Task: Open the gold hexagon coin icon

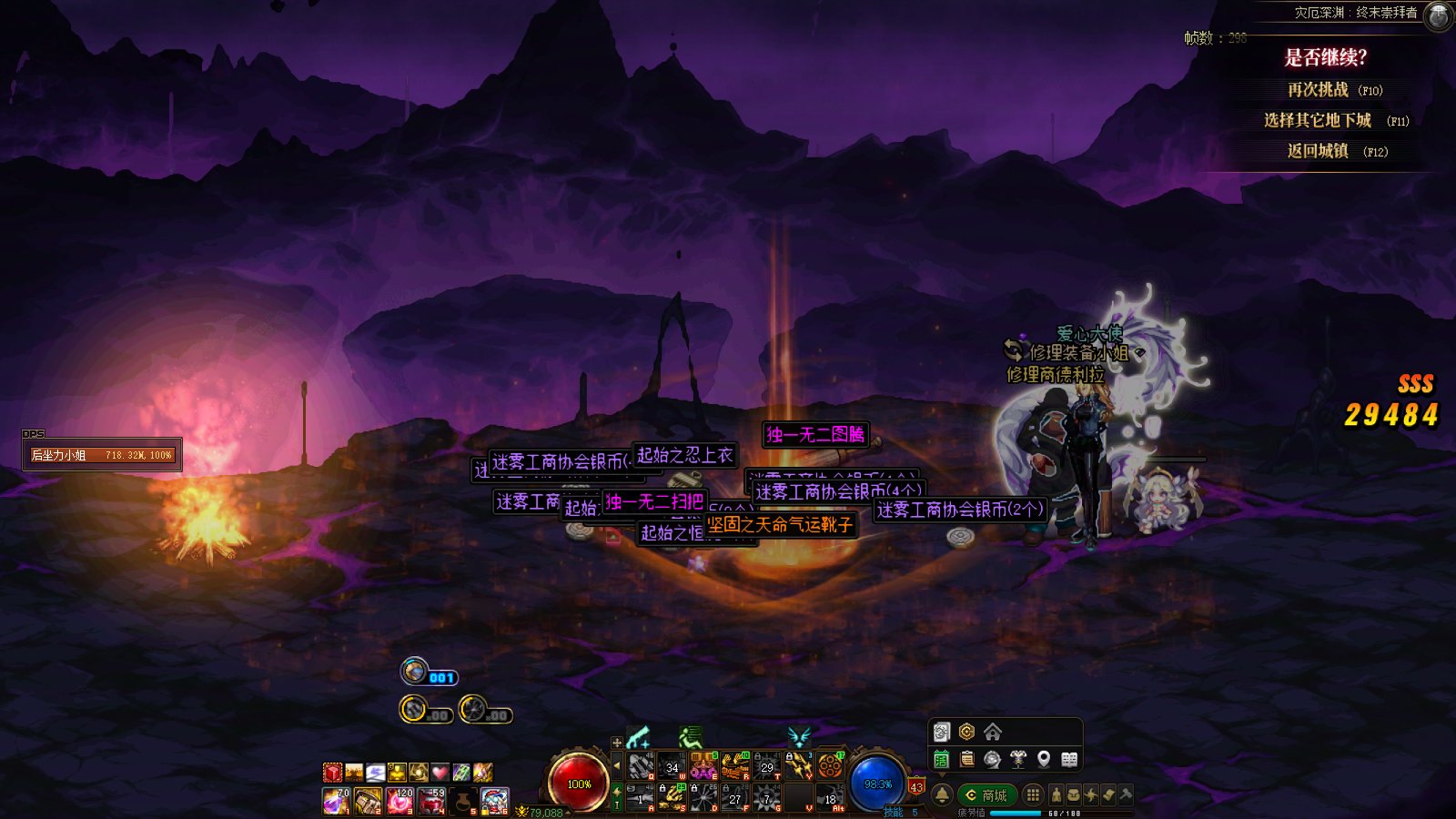Action: 966,732
